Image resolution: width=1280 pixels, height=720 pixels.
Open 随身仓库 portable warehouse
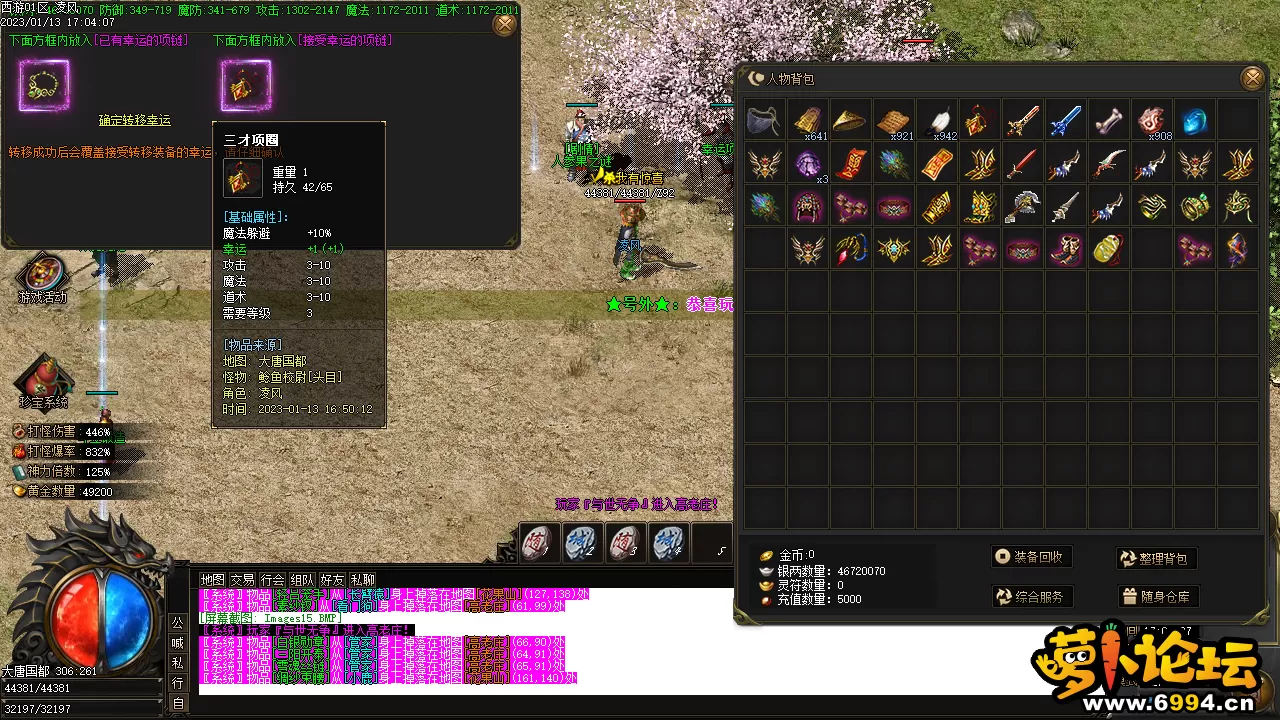point(1156,597)
